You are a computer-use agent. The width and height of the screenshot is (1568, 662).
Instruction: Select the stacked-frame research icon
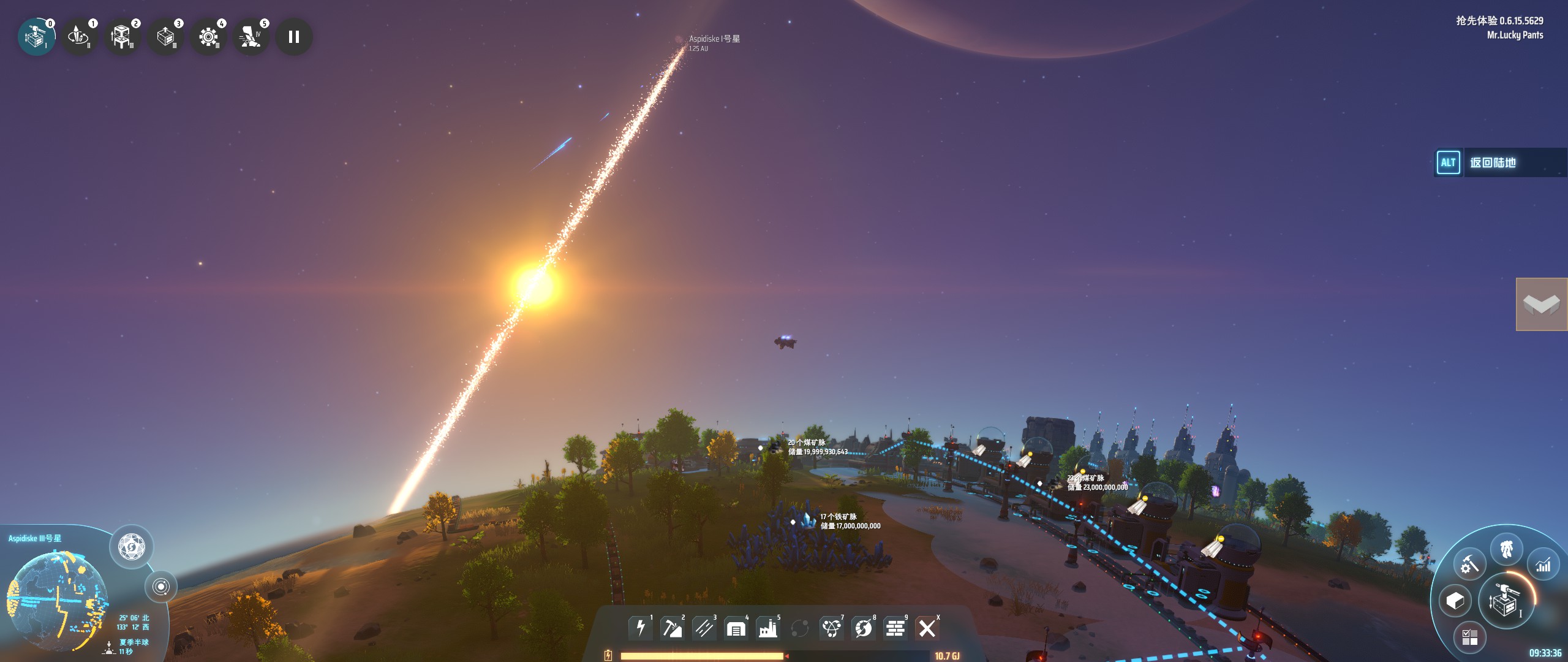122,37
